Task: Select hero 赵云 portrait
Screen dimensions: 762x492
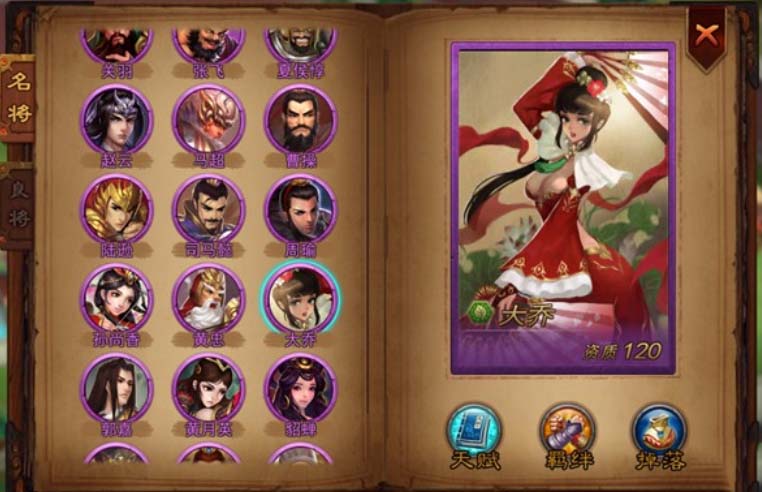Action: (x=117, y=120)
